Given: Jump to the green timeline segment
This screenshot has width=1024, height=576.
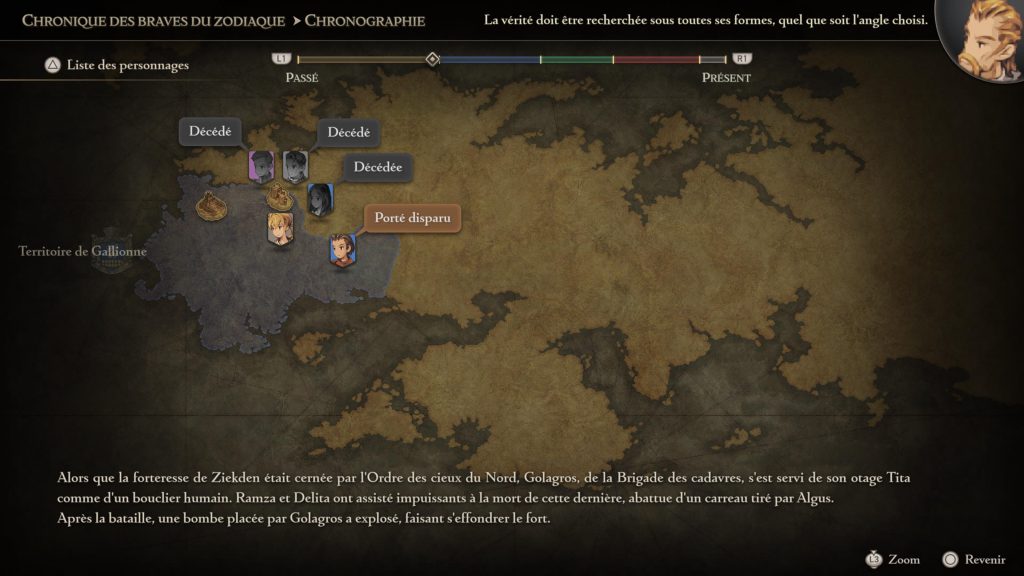Looking at the screenshot, I should coord(577,60).
